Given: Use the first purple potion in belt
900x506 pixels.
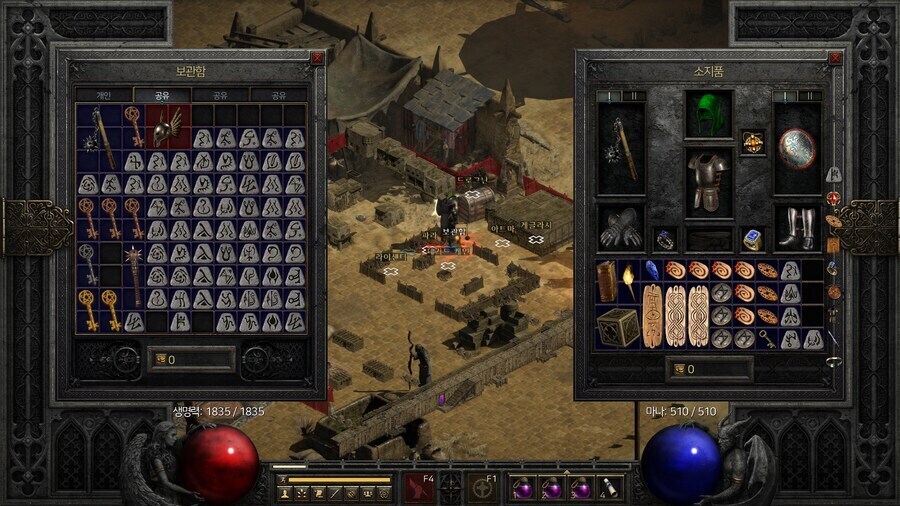Looking at the screenshot, I should click(x=520, y=489).
